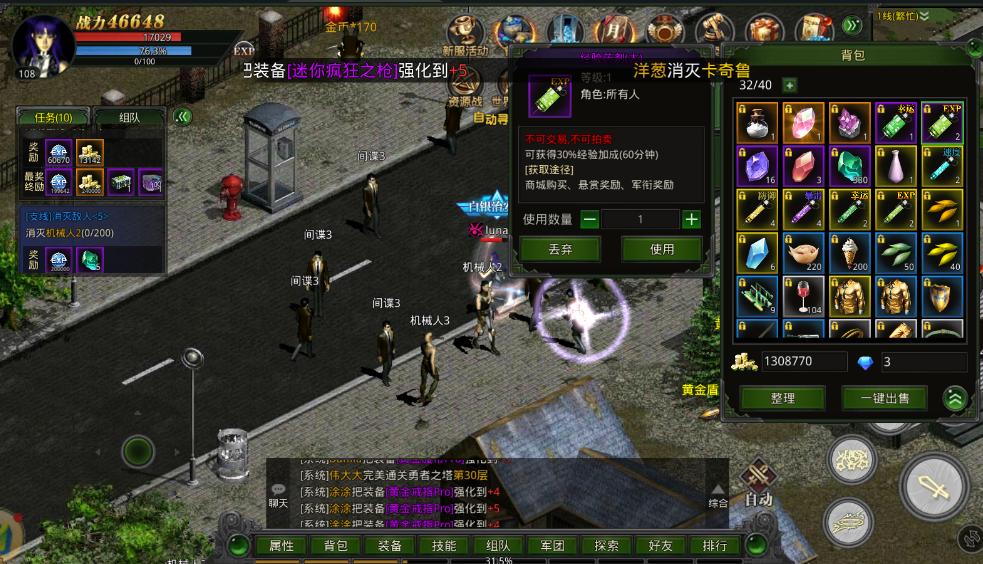The width and height of the screenshot is (983, 564).
Task: Select the white potion flask slot
Action: 757,123
